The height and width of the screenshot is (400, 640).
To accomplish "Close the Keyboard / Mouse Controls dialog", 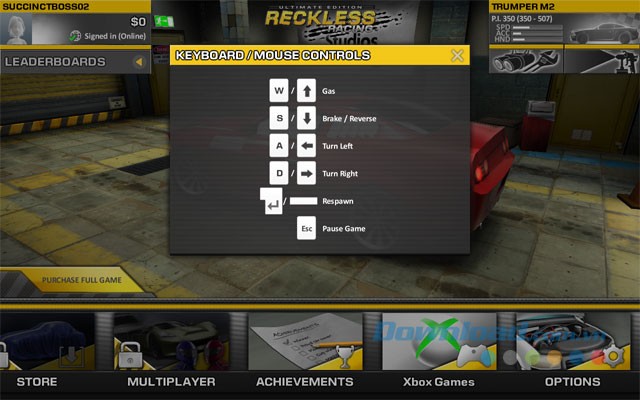I will tap(457, 56).
